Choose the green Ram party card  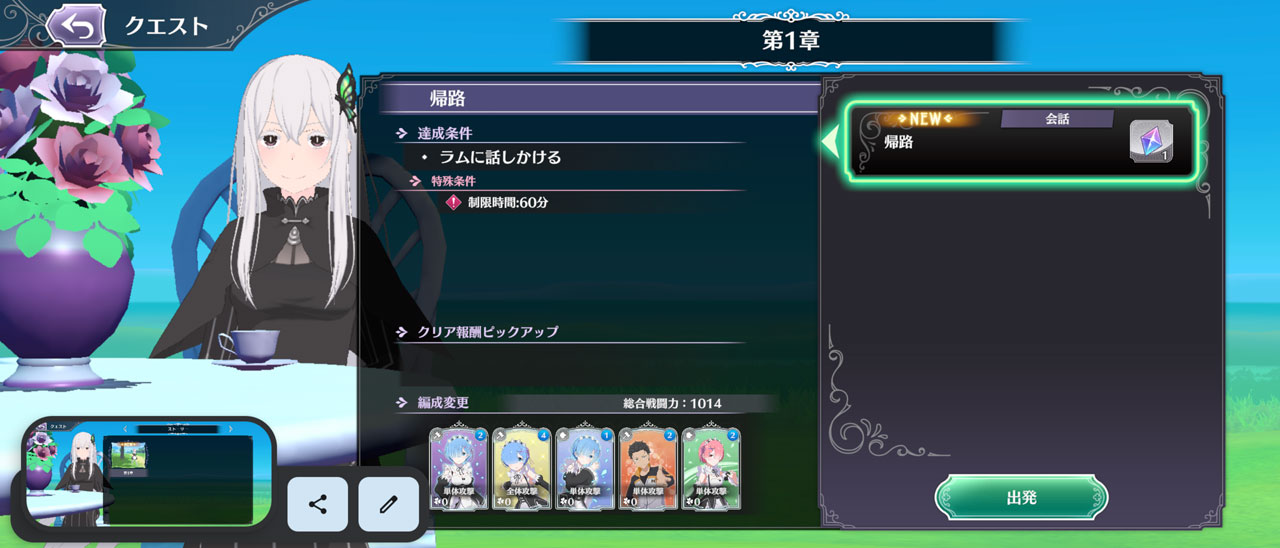coord(710,468)
